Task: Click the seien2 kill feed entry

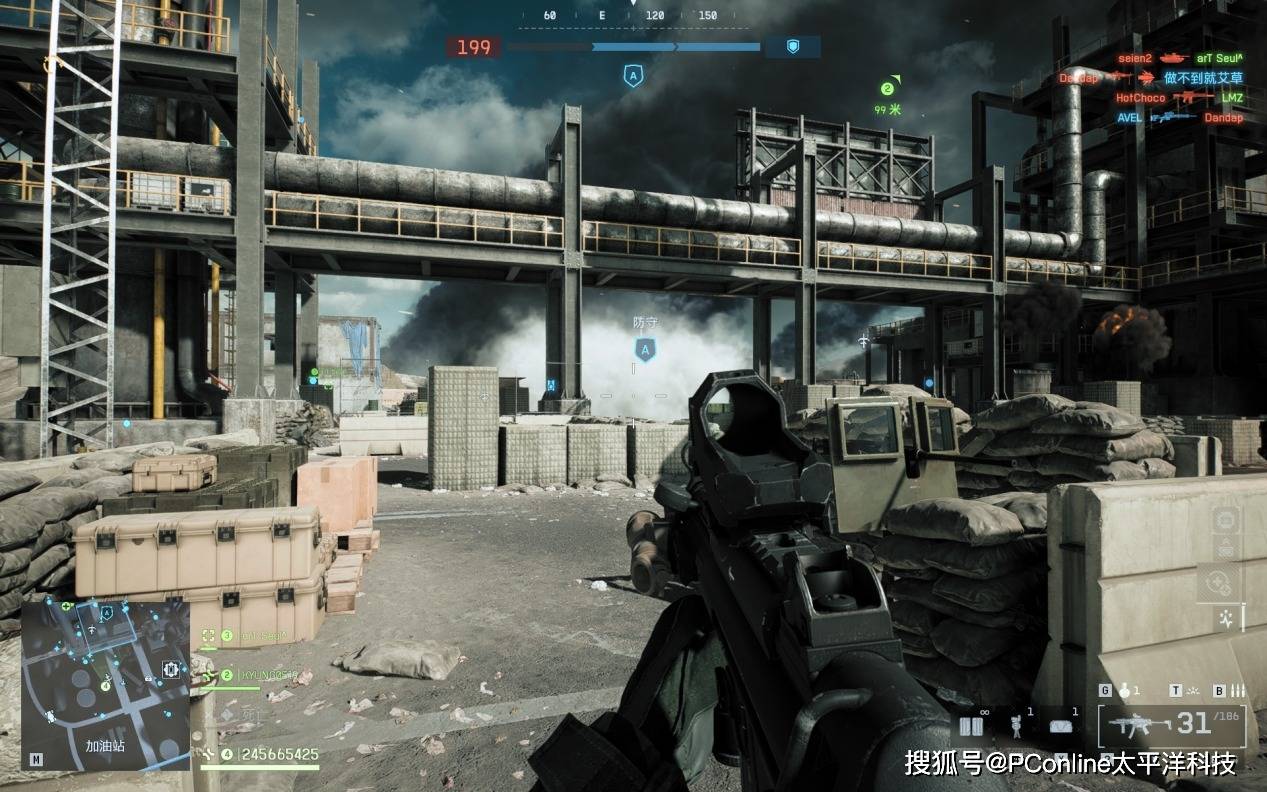Action: [1178, 58]
